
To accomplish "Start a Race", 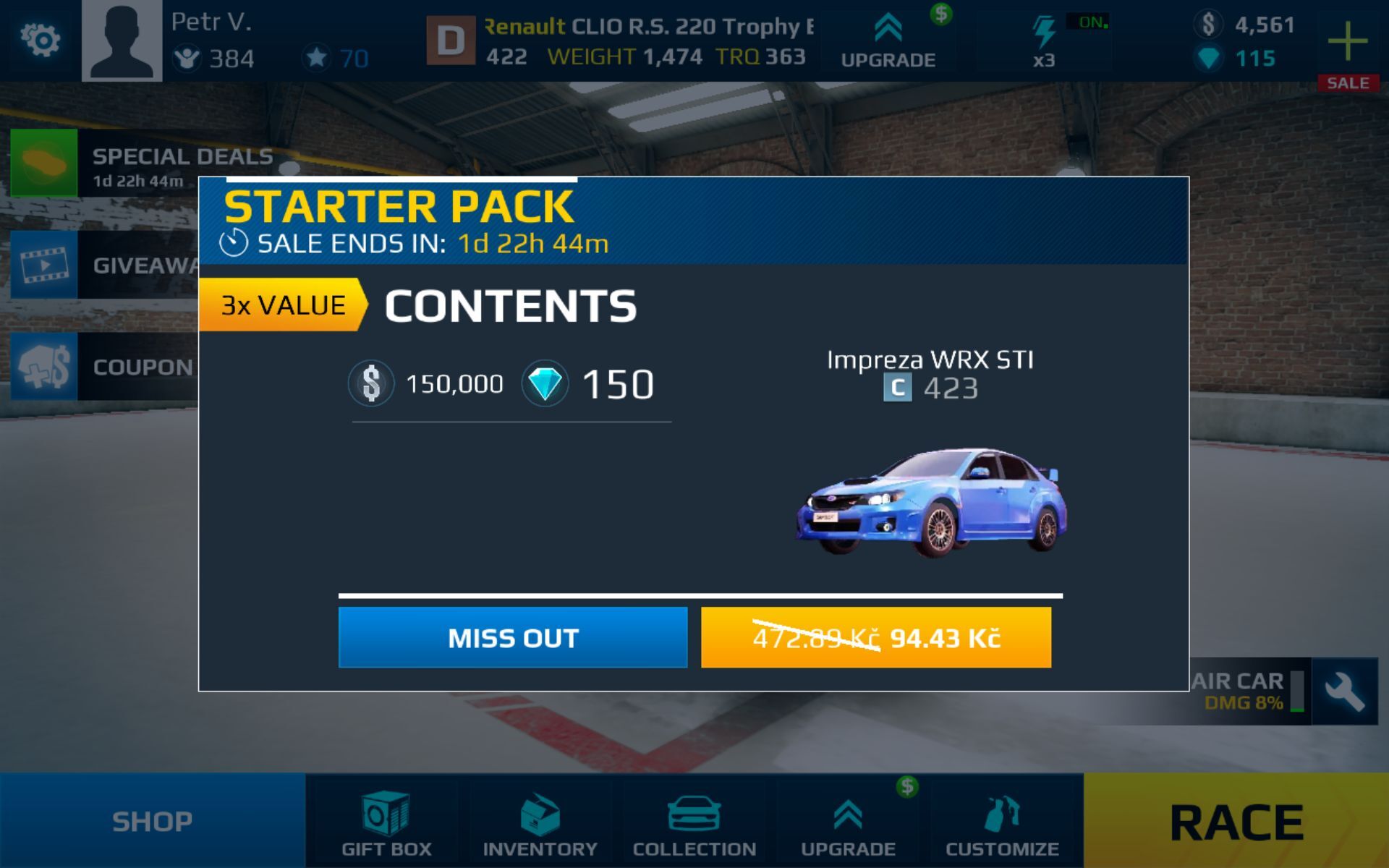I will [1236, 821].
